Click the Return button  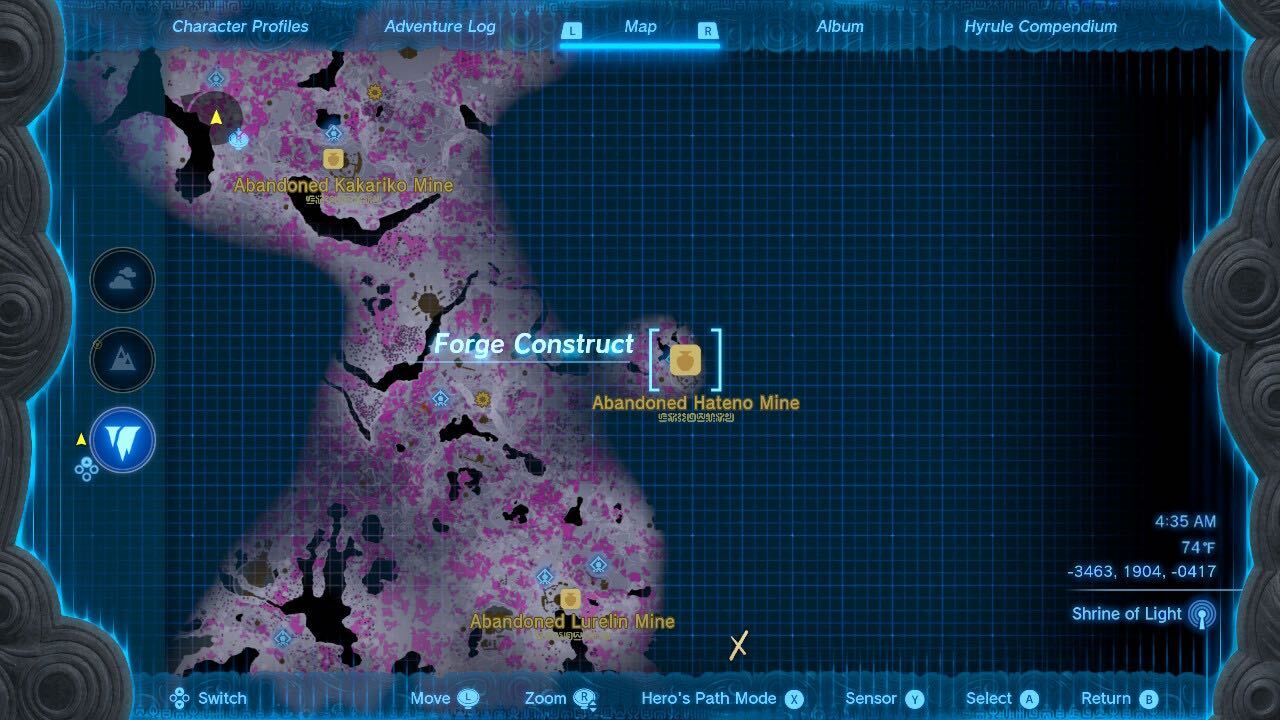1106,698
